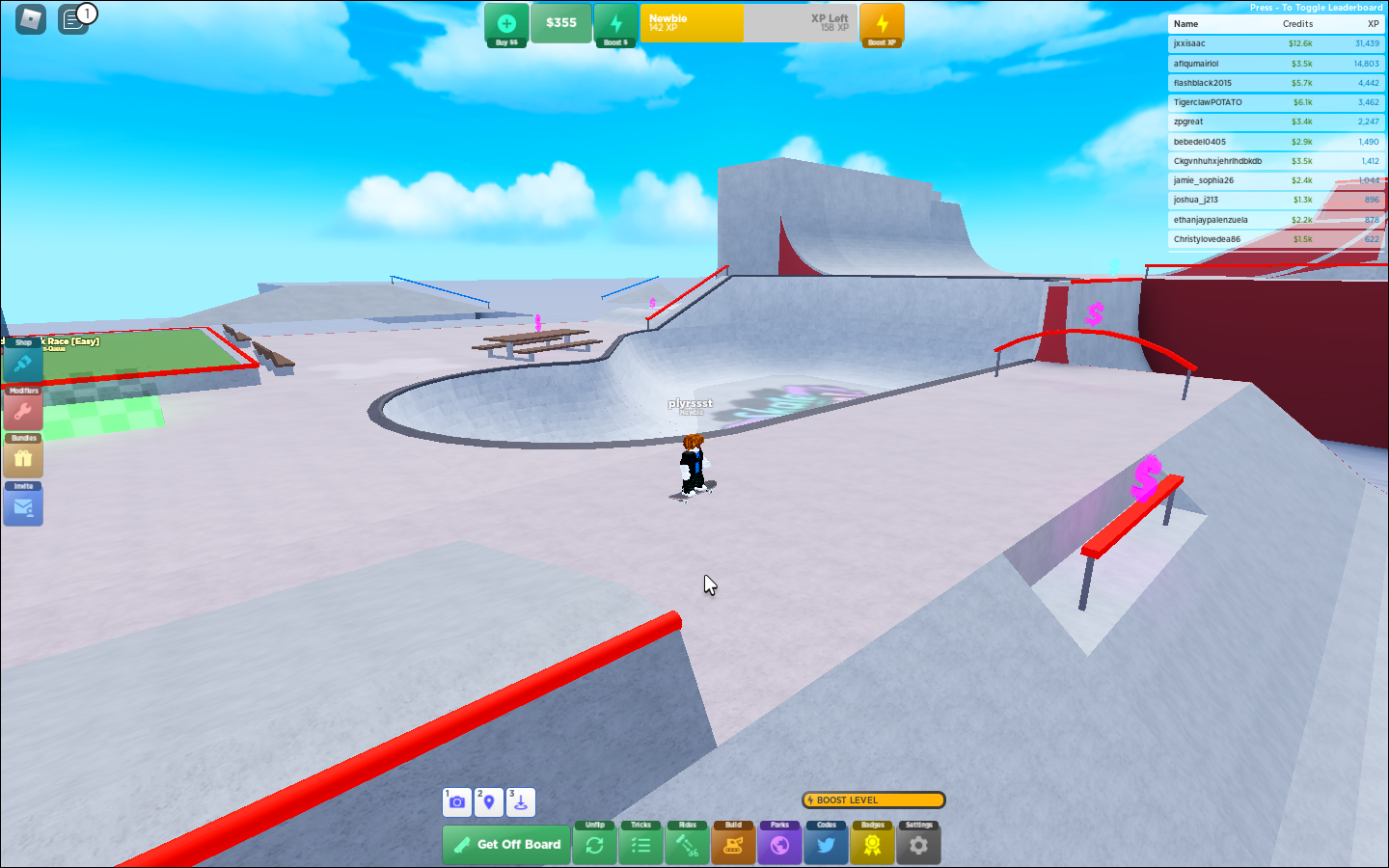Open the Tricks list

(640, 843)
